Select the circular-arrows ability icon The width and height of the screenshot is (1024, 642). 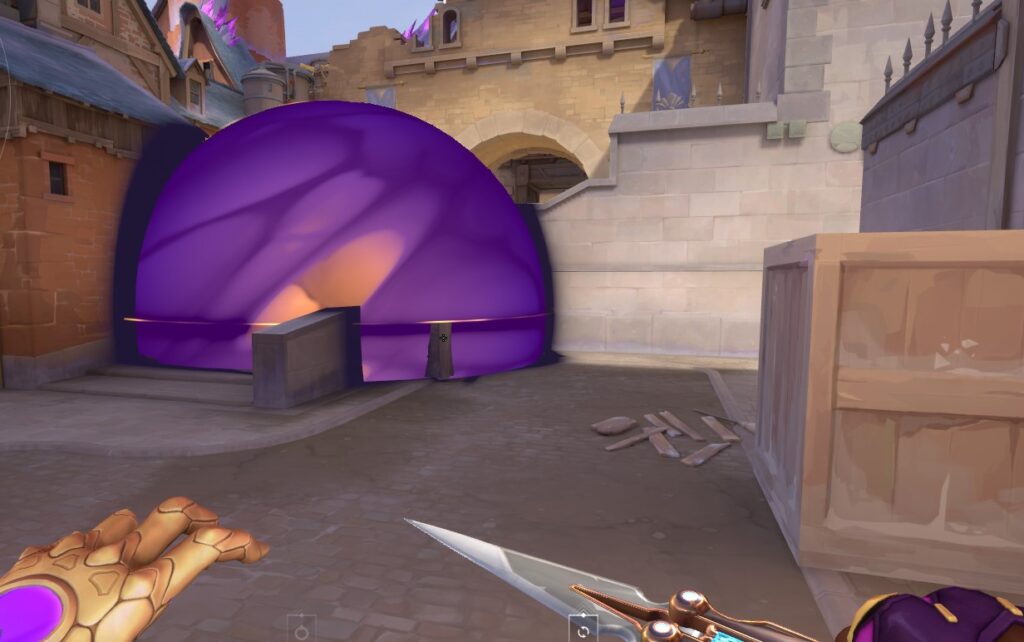tap(583, 630)
